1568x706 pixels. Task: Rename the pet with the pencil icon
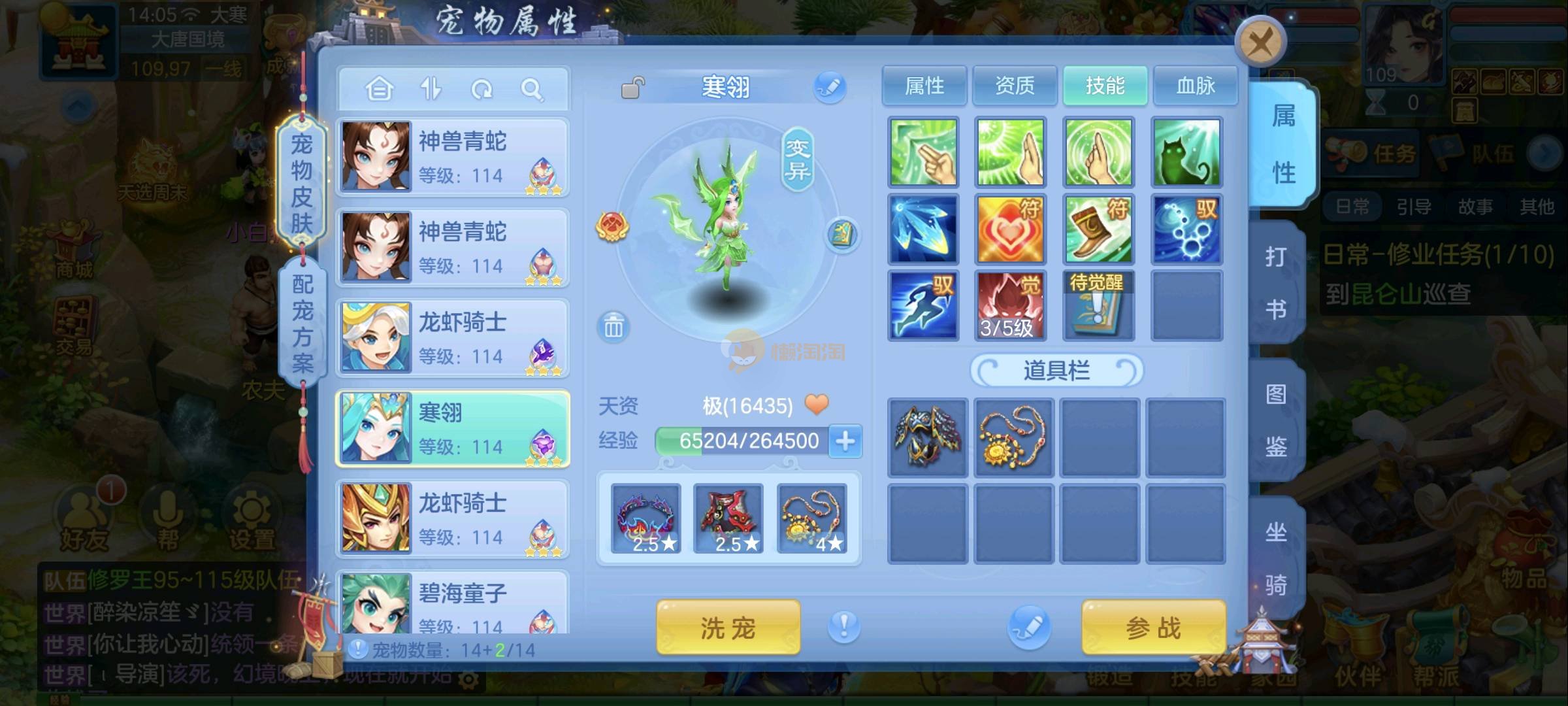coord(829,88)
